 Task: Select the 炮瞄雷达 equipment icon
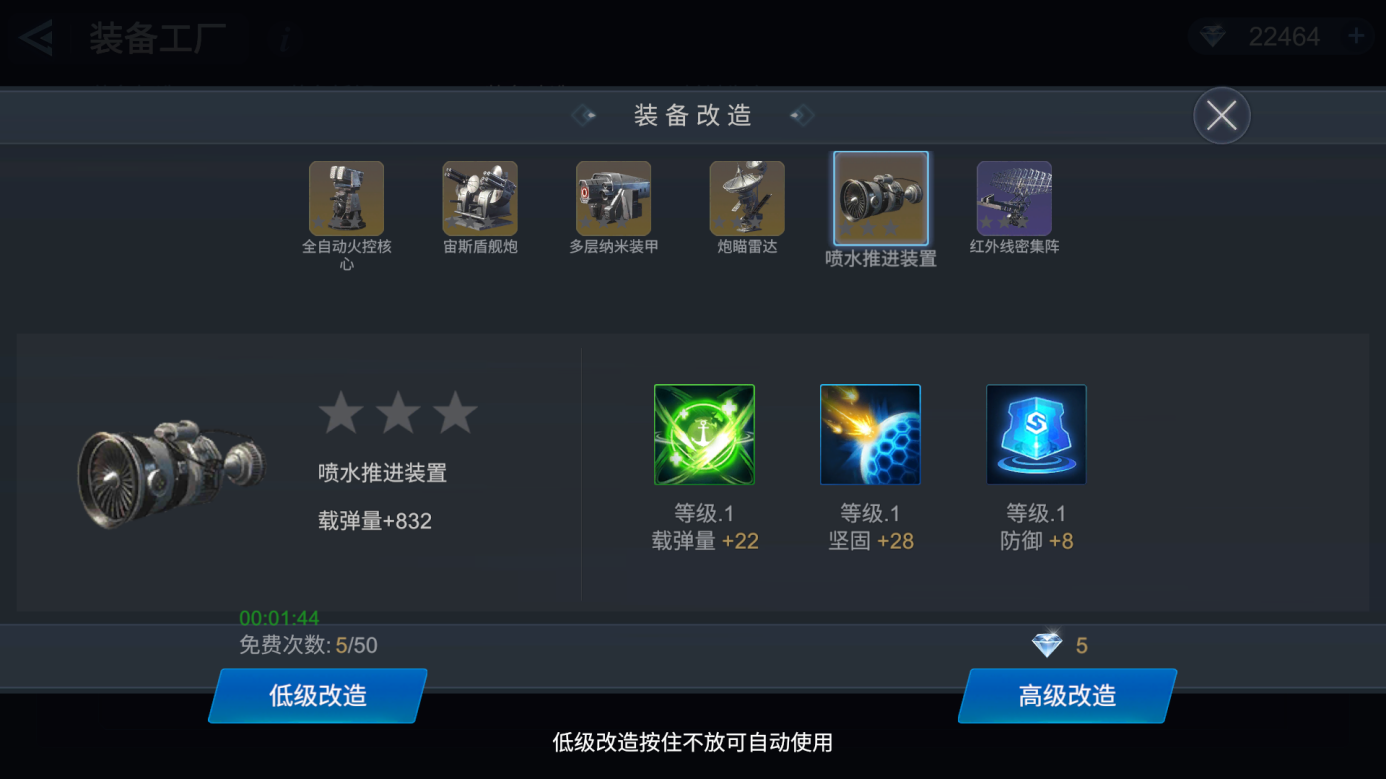click(747, 197)
